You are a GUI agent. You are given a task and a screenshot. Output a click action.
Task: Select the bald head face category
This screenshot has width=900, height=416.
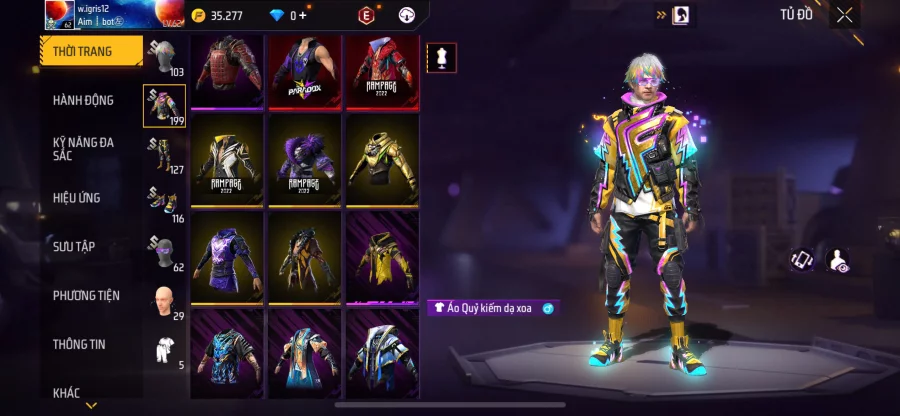coord(164,300)
